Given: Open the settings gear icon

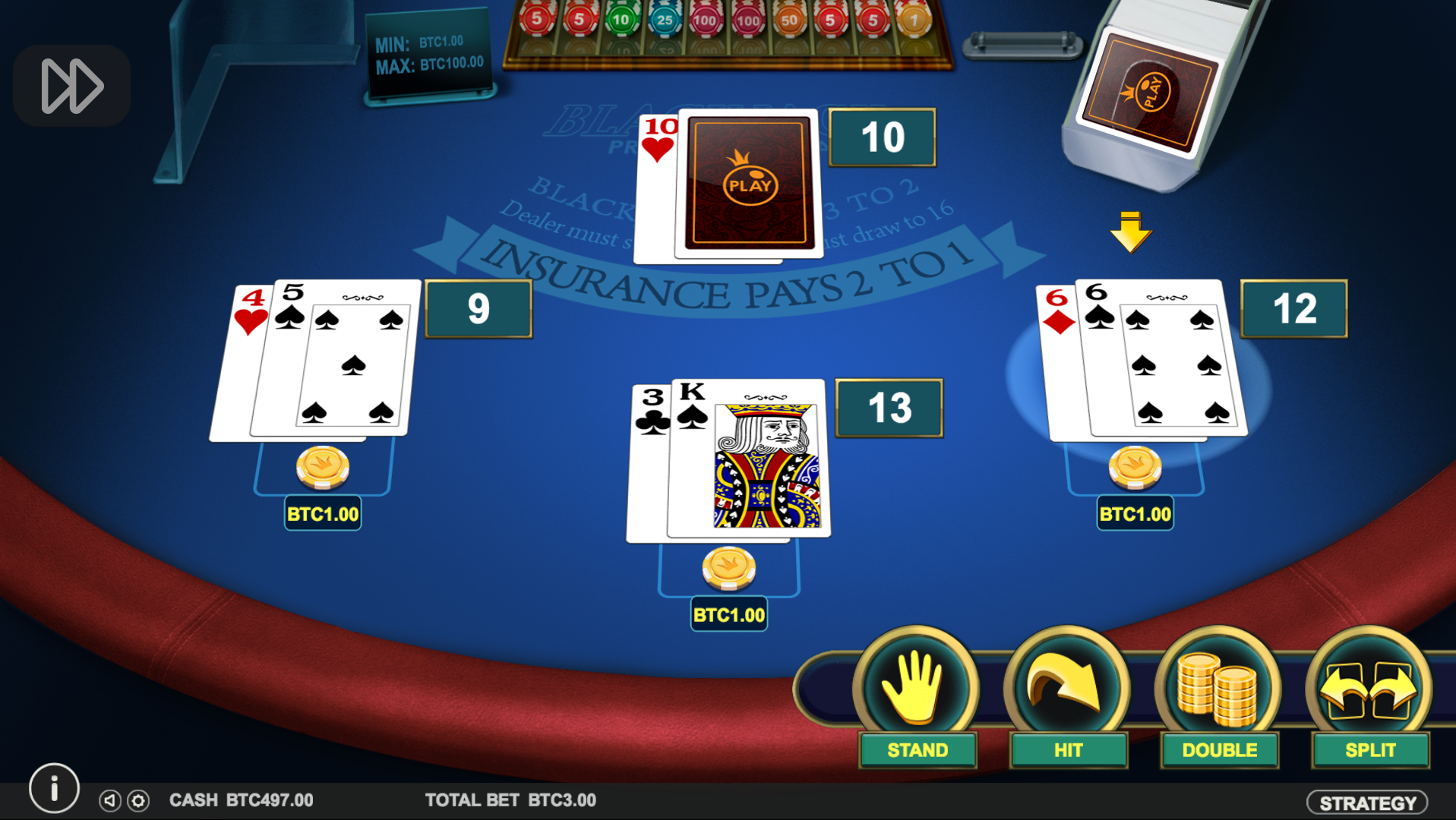Looking at the screenshot, I should click(x=138, y=800).
